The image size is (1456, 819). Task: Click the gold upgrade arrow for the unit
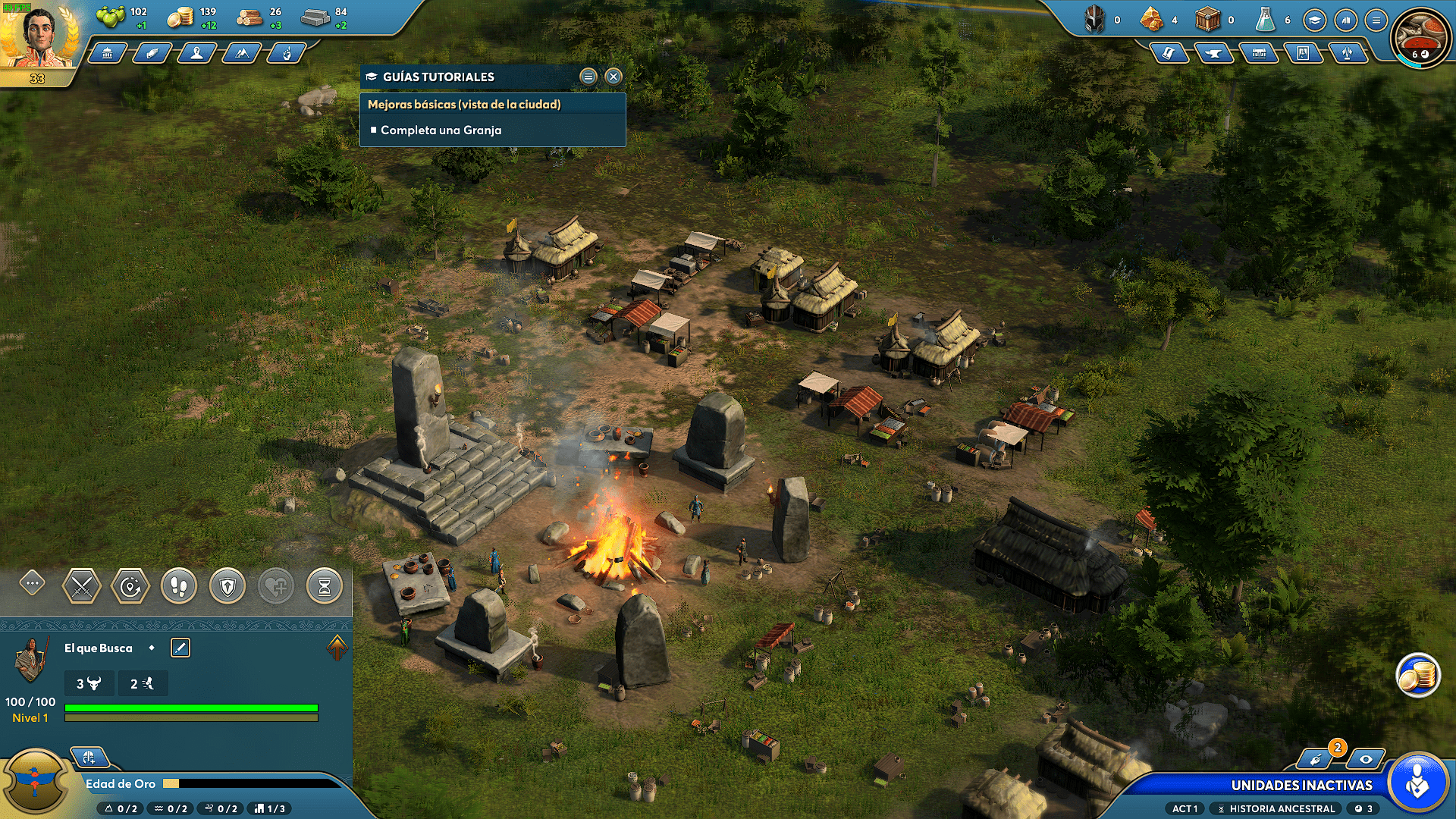pos(337,648)
